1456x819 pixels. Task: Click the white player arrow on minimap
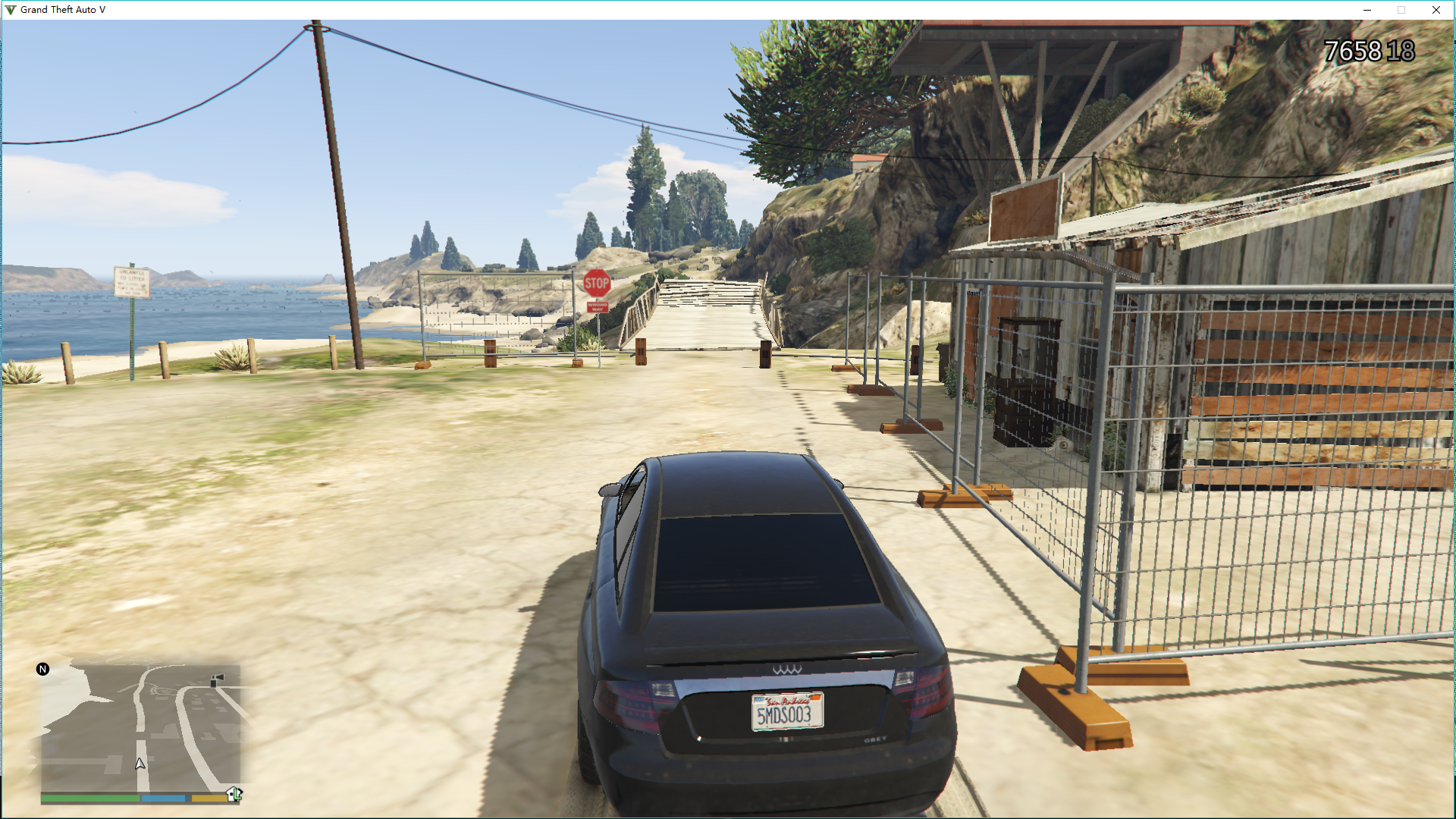(140, 764)
